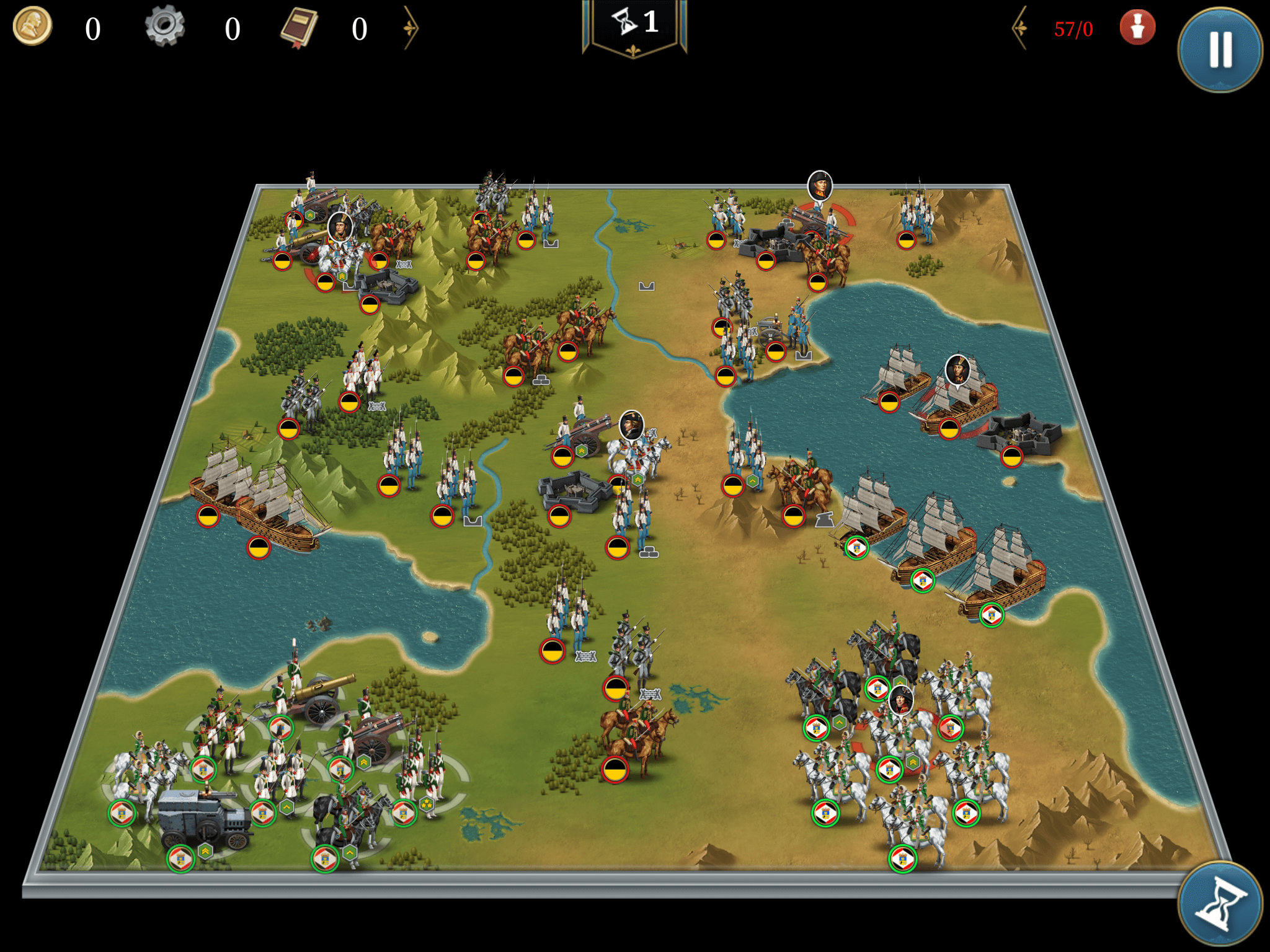Screen dimensions: 1270x952
Task: Click the gear industry resource icon
Action: [165, 27]
